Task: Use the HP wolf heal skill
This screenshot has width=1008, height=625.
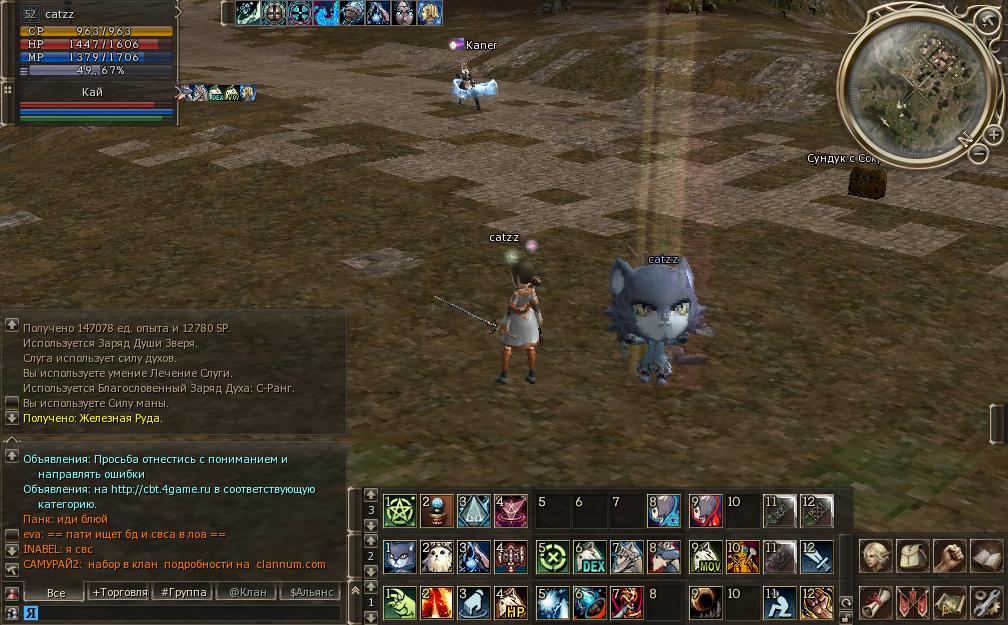Action: pyautogui.click(x=513, y=603)
